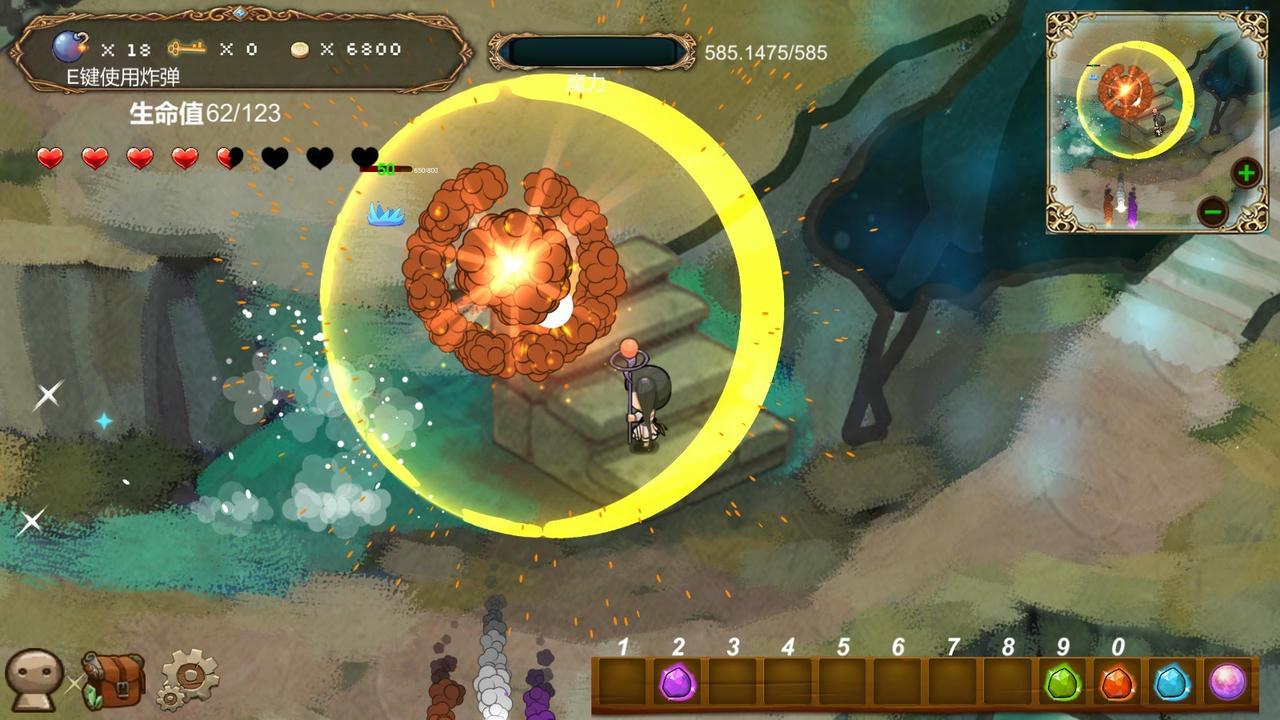1280x720 pixels.
Task: Zoom out the minimap with minus button
Action: tap(1212, 212)
